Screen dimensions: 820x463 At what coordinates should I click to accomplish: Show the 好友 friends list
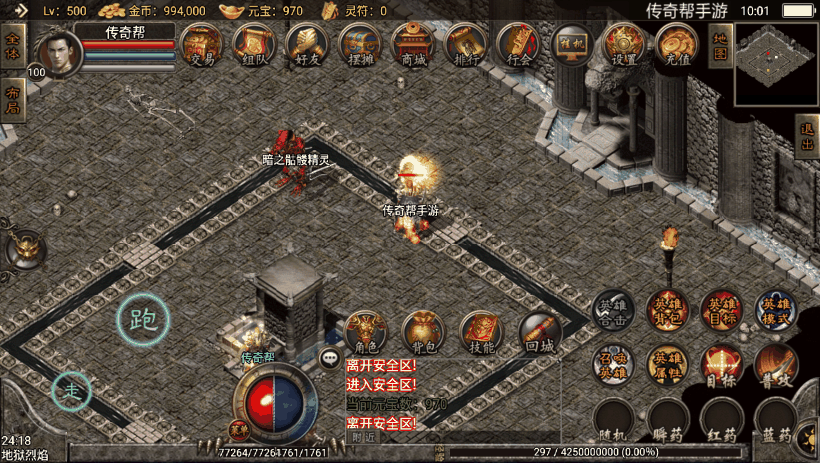[306, 46]
